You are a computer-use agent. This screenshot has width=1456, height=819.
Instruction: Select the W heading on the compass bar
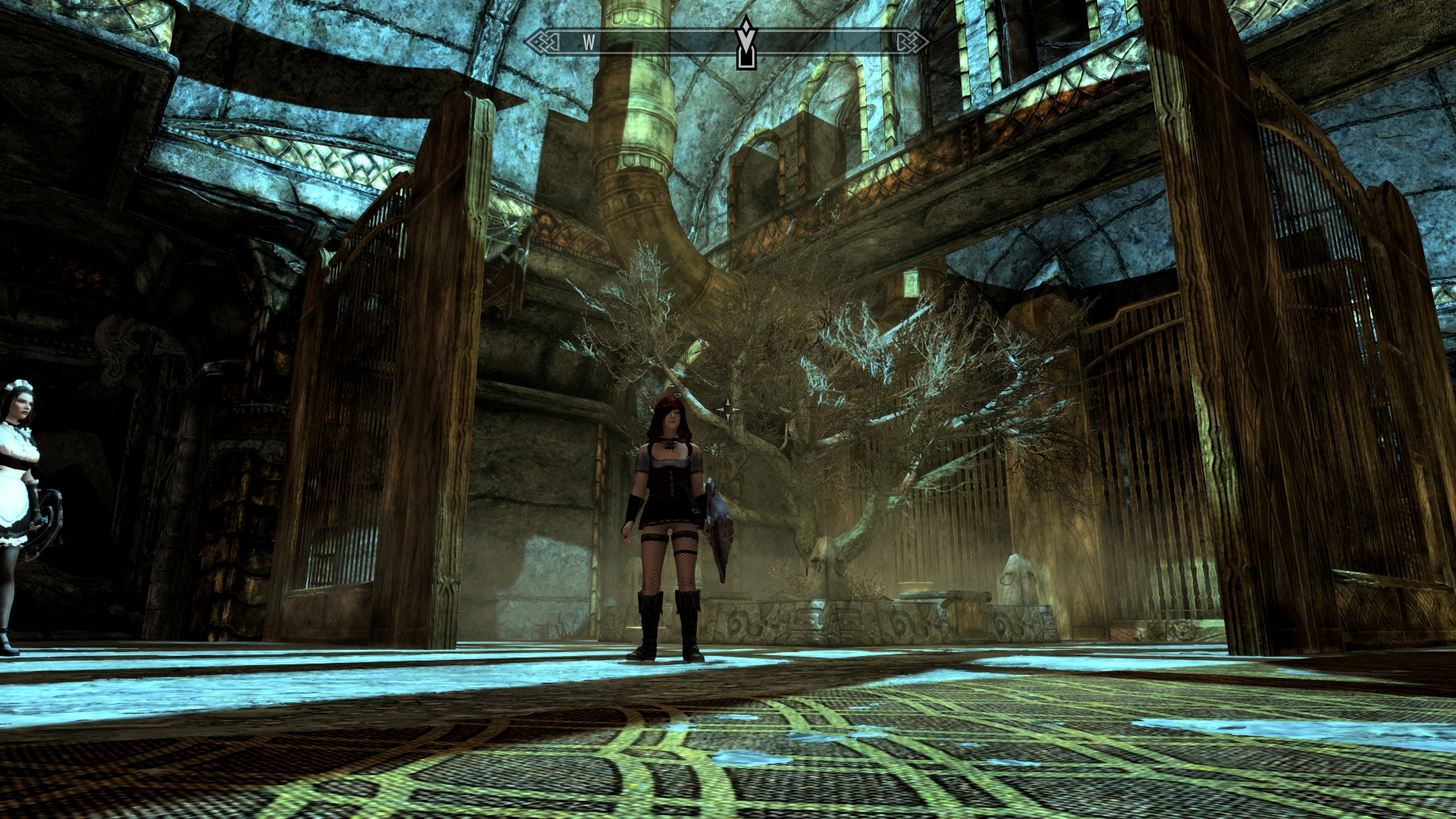tap(588, 42)
